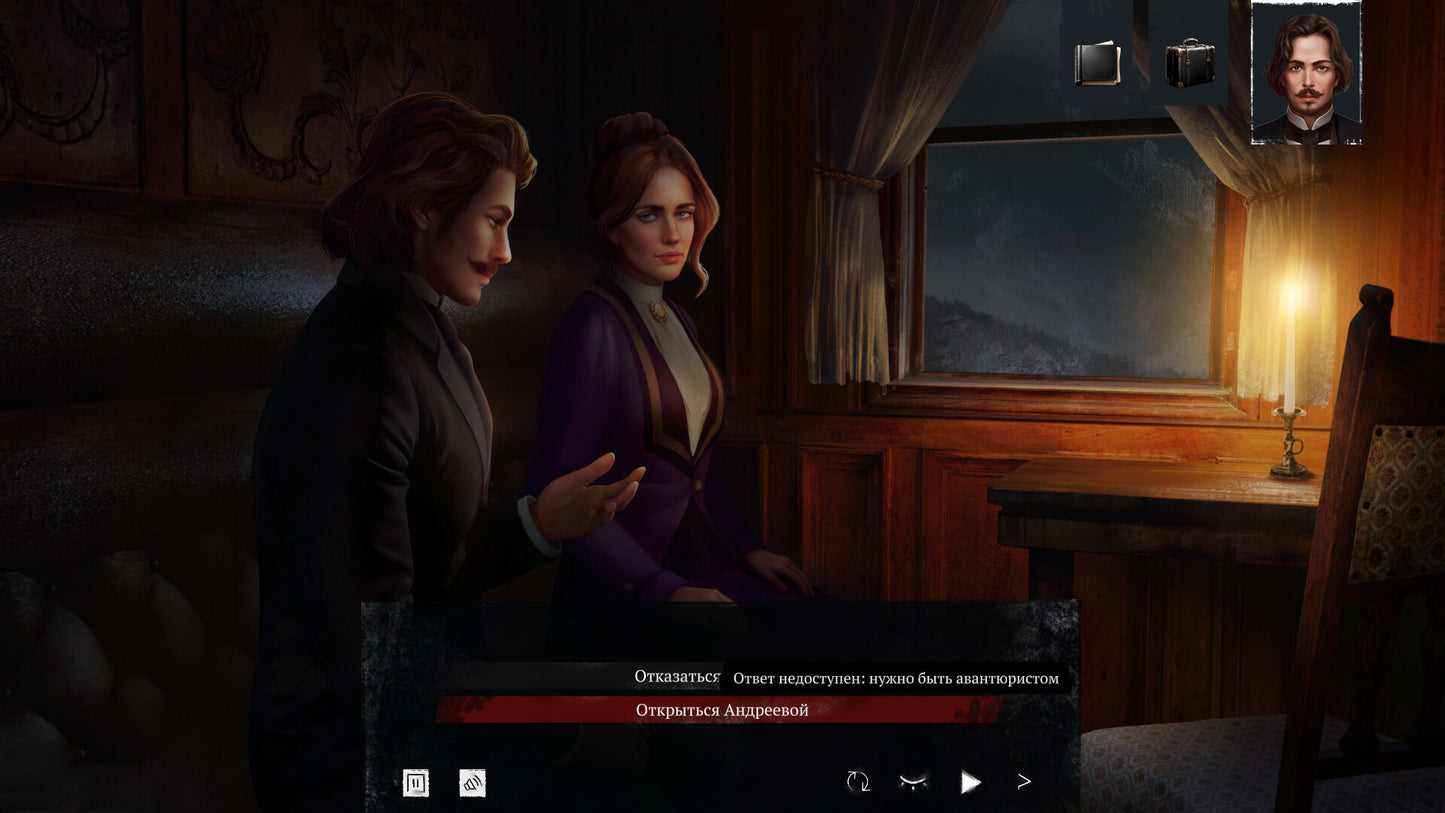Toggle the sound speaker button
1445x813 pixels.
coord(472,783)
